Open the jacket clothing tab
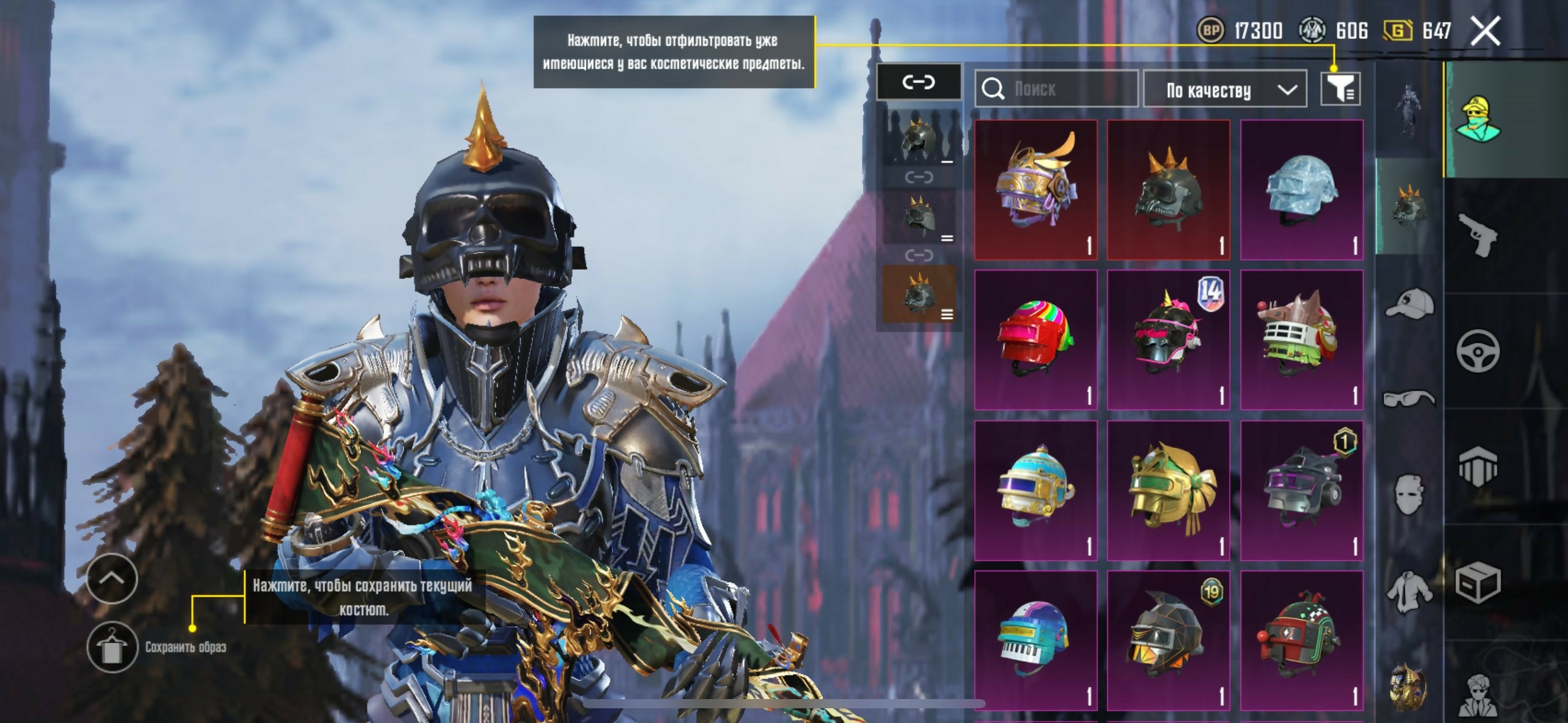Viewport: 1568px width, 723px height. click(1409, 590)
